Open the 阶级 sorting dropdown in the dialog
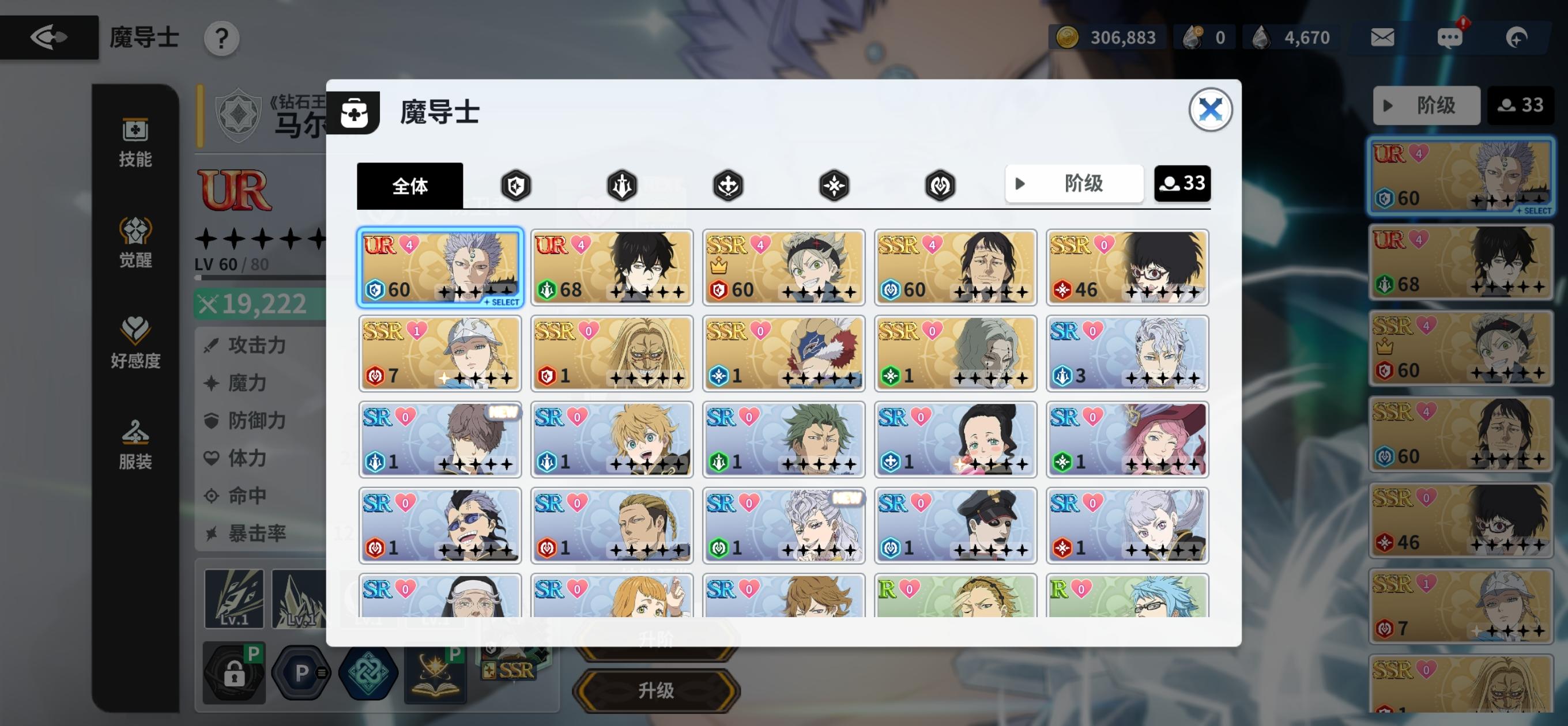This screenshot has width=1568, height=726. pyautogui.click(x=1075, y=184)
